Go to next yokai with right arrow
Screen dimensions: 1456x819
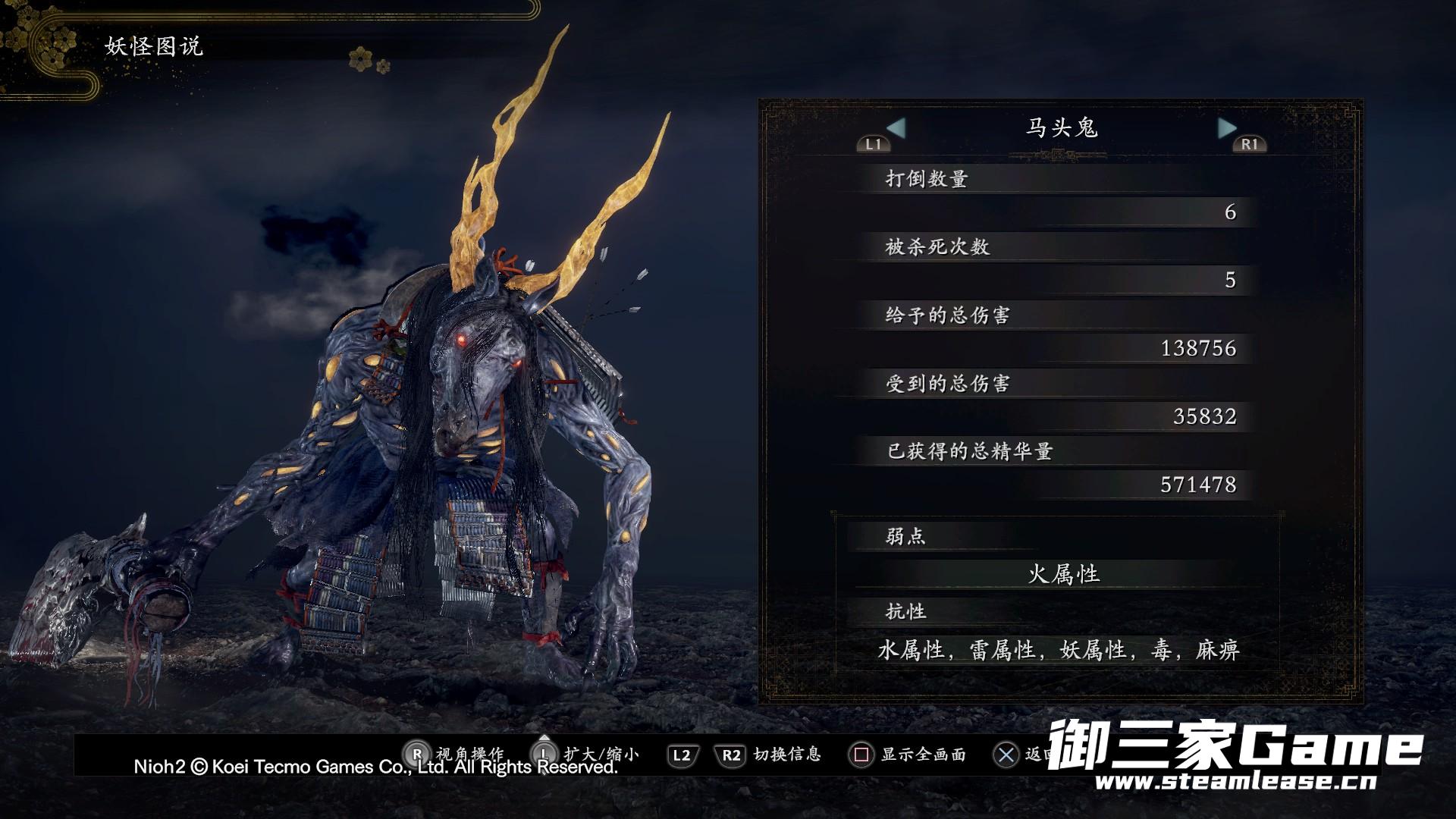tap(1226, 128)
